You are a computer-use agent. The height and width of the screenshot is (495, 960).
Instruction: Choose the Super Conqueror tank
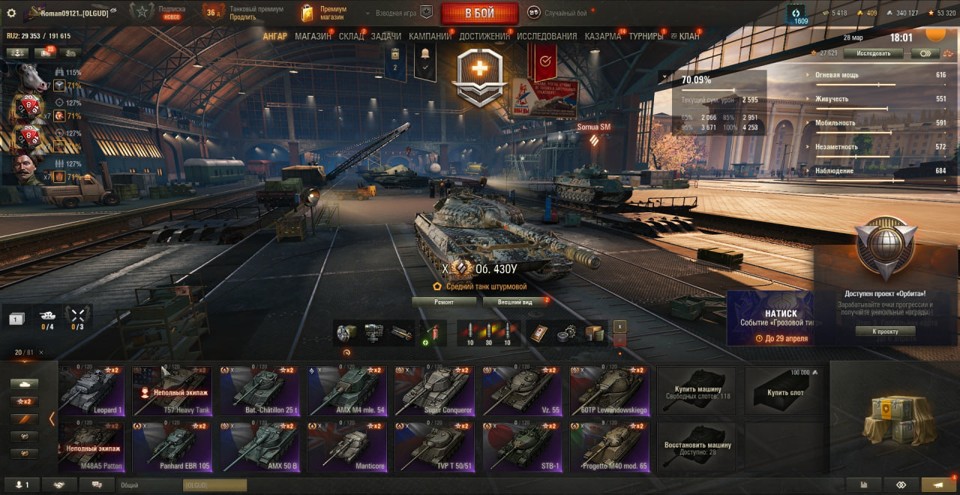coord(433,389)
